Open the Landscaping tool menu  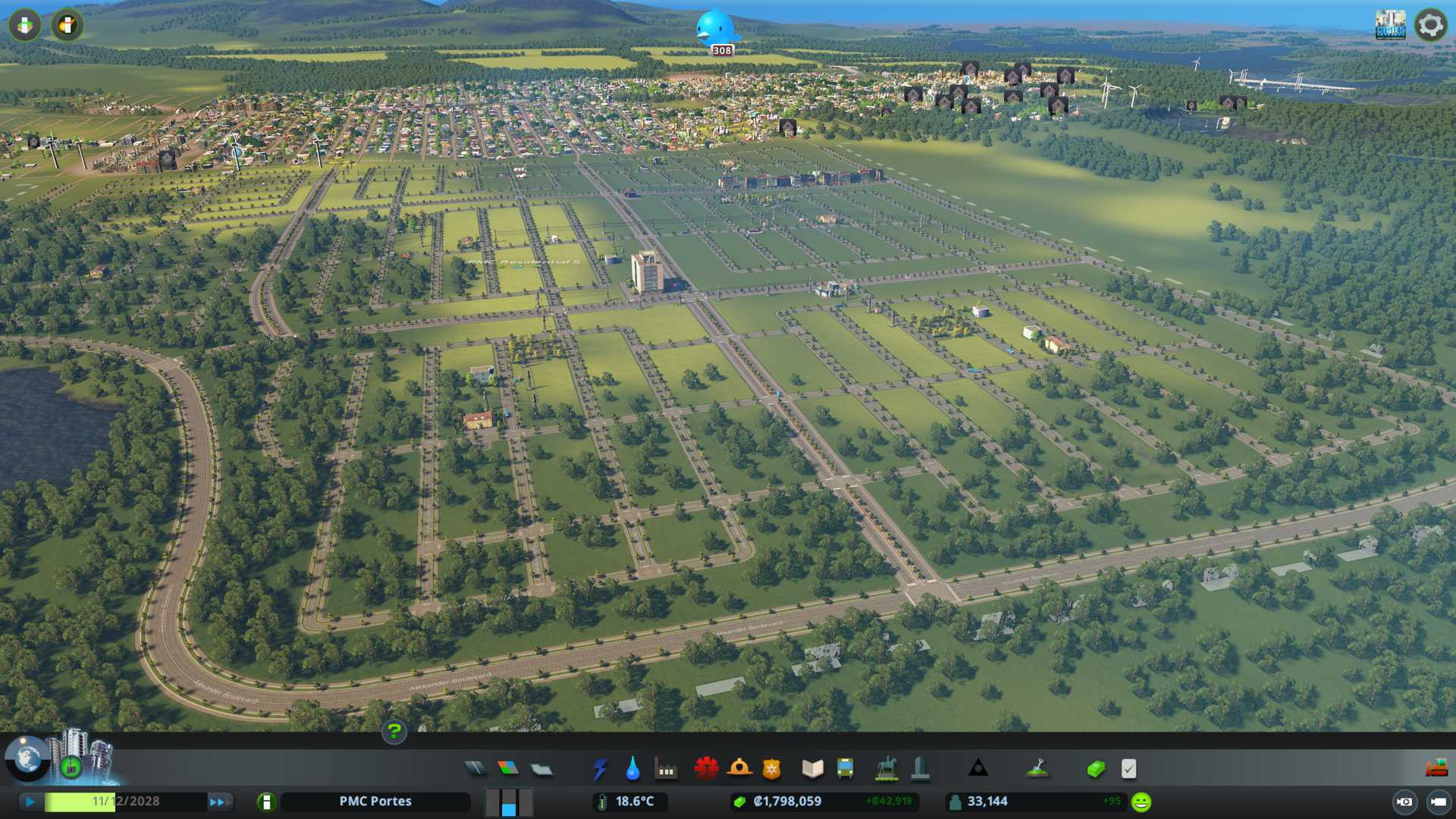1037,769
